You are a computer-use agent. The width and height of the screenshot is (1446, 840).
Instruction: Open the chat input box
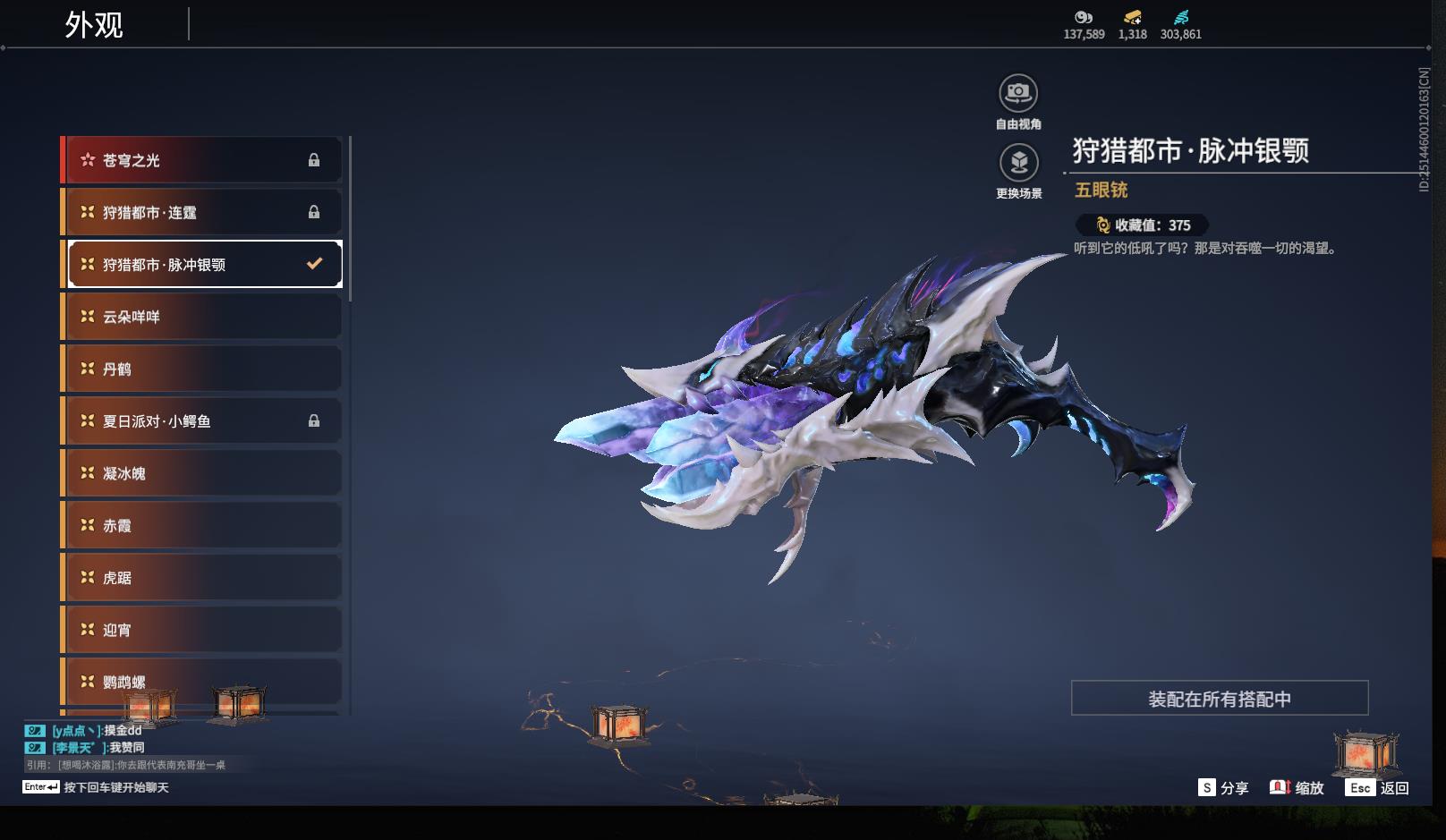116,787
